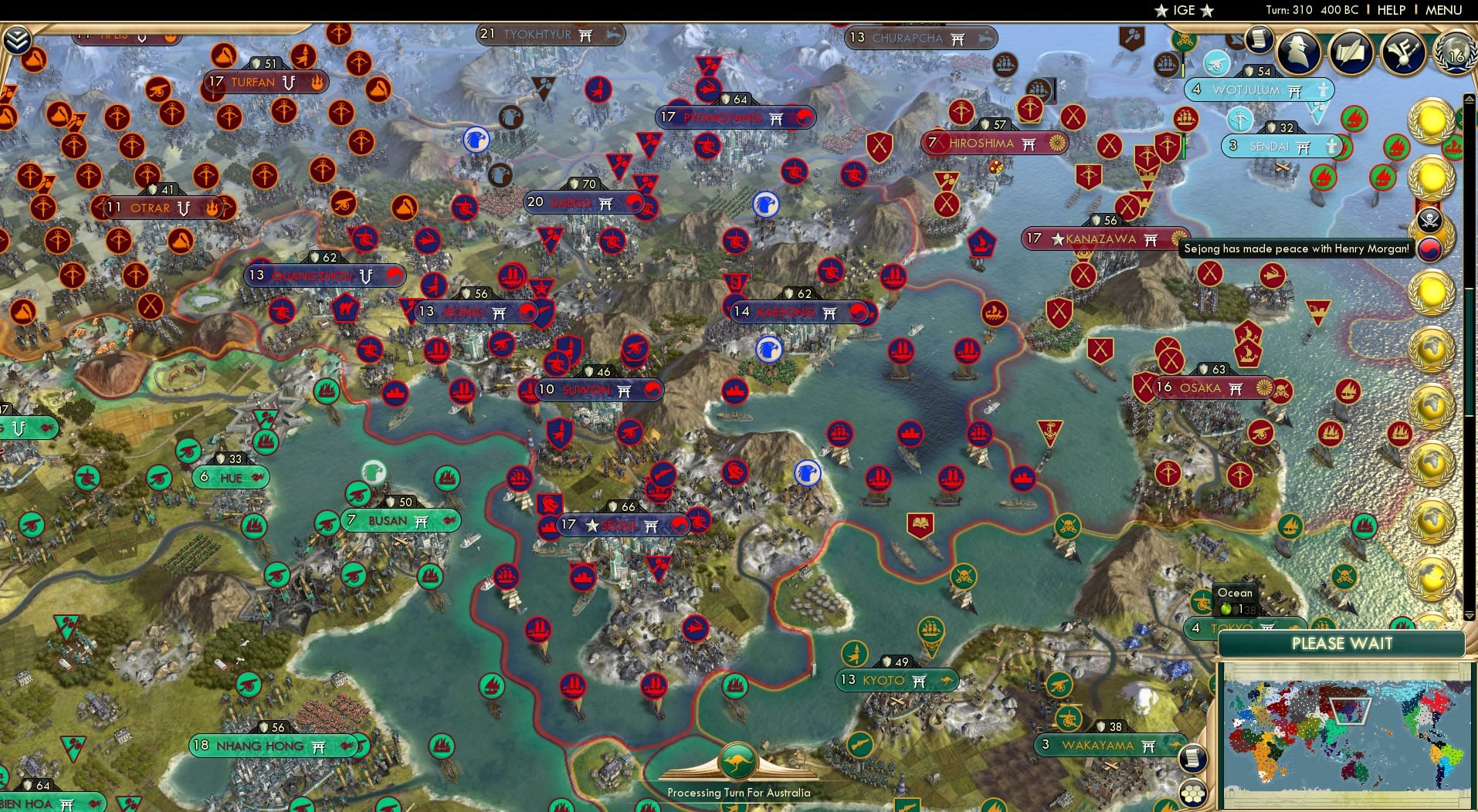This screenshot has height=812, width=1478.
Task: Open the Diplomacy overview quill-and-scroll icon
Action: click(1351, 53)
